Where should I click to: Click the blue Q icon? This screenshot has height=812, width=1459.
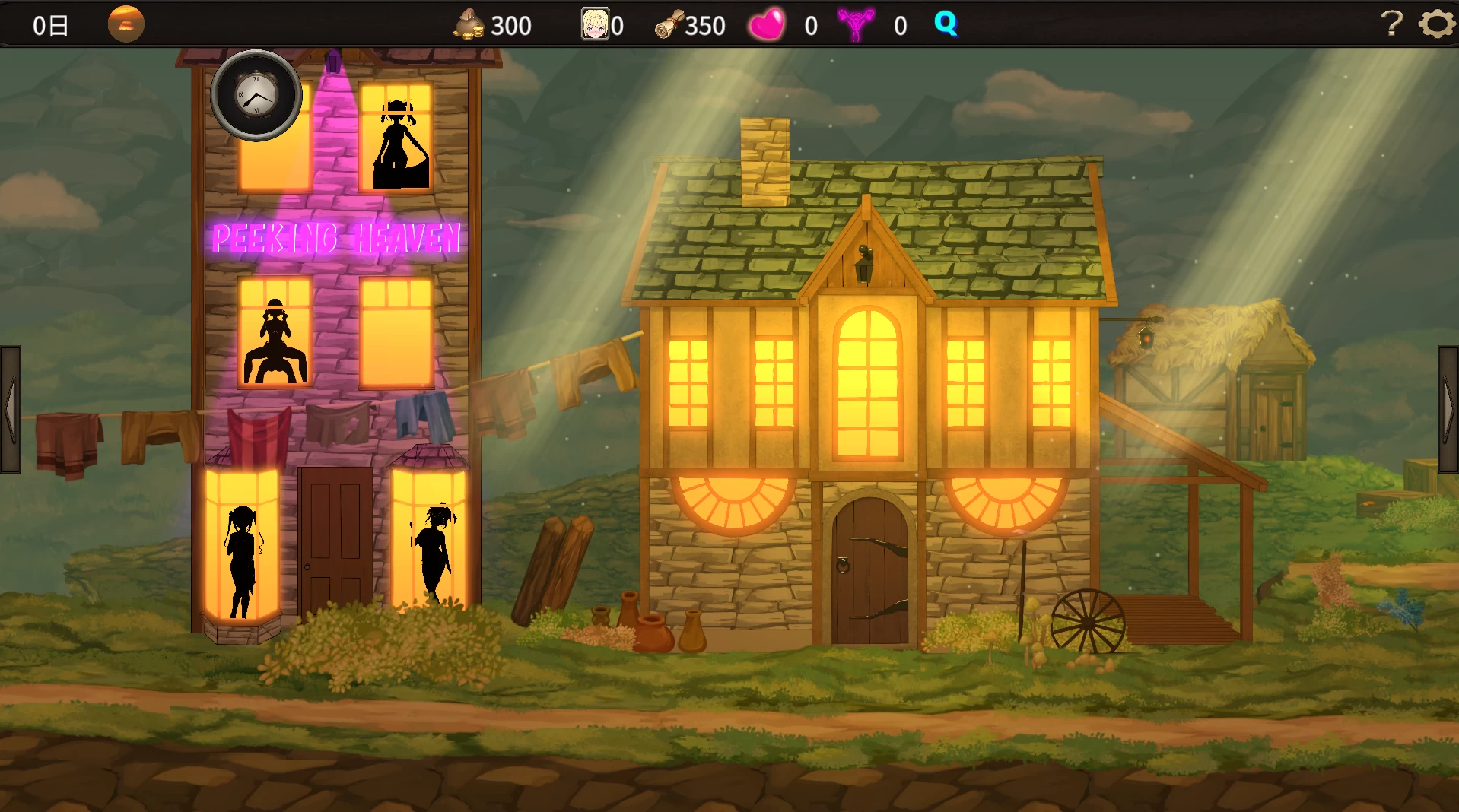(x=946, y=24)
